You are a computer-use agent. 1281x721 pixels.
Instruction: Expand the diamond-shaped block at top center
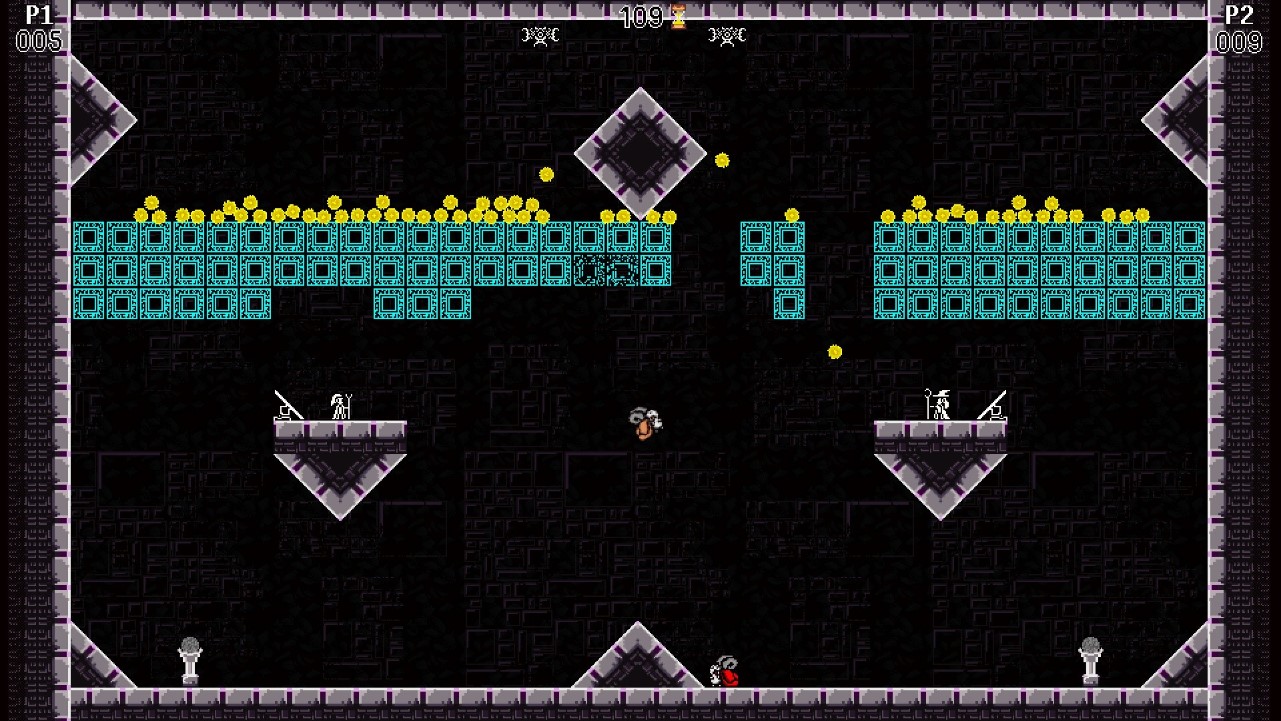pos(641,152)
